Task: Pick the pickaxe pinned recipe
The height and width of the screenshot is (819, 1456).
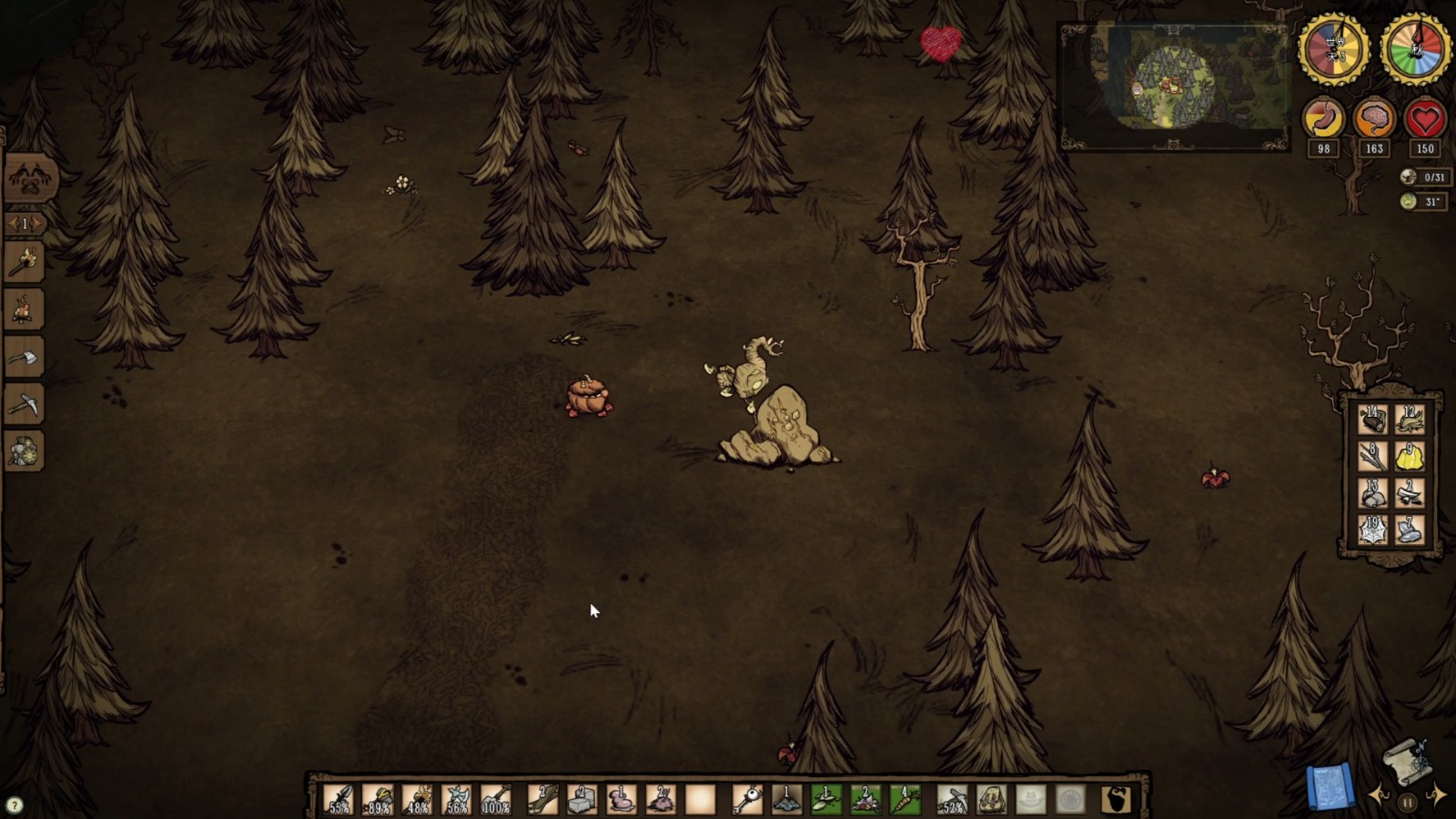Action: click(x=25, y=405)
